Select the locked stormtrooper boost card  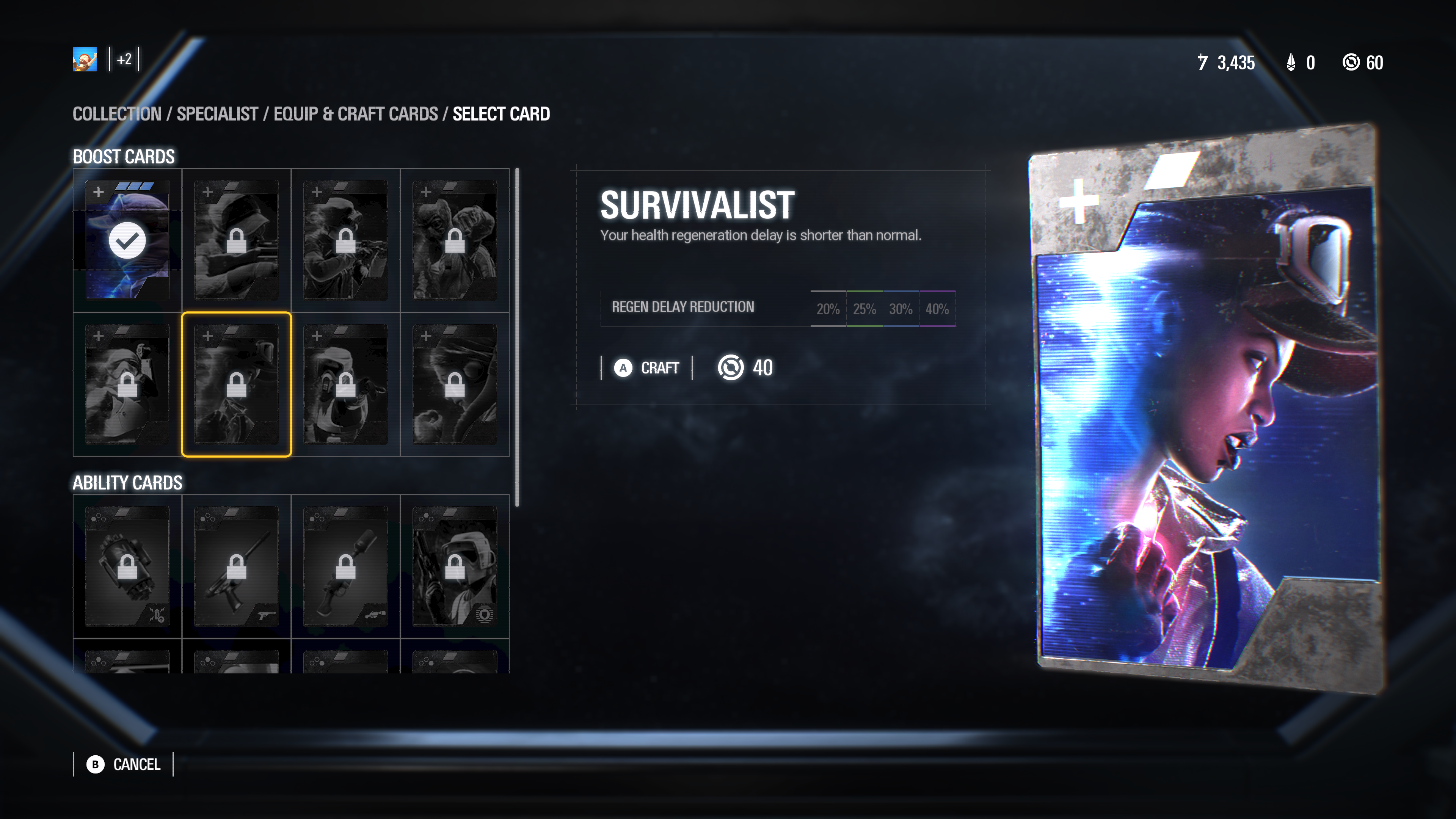point(127,384)
